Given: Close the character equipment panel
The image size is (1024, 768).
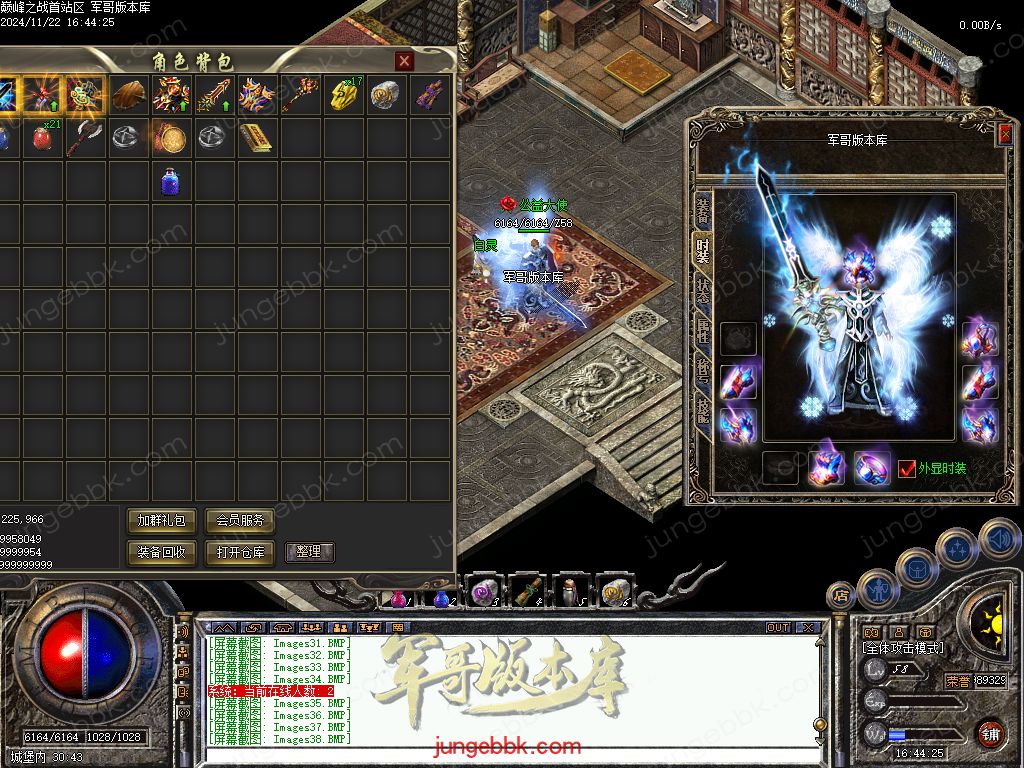Looking at the screenshot, I should click(1004, 134).
